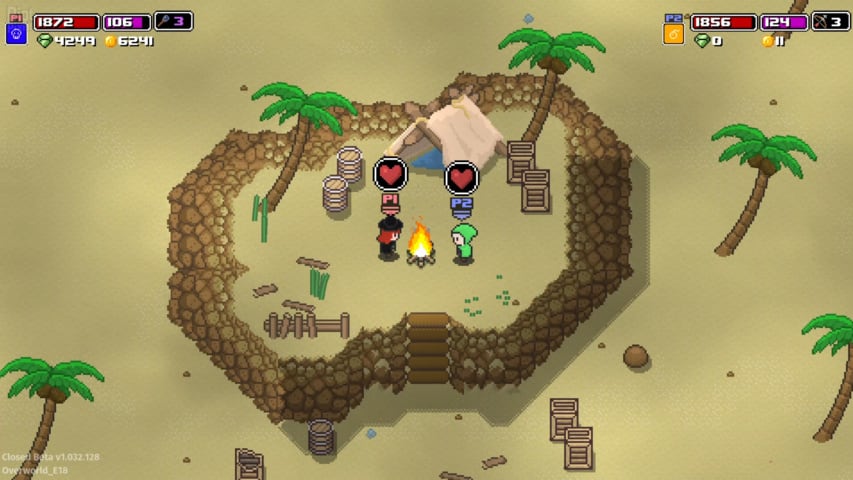
Task: Select Player 1's staff weapon slot
Action: click(x=173, y=21)
